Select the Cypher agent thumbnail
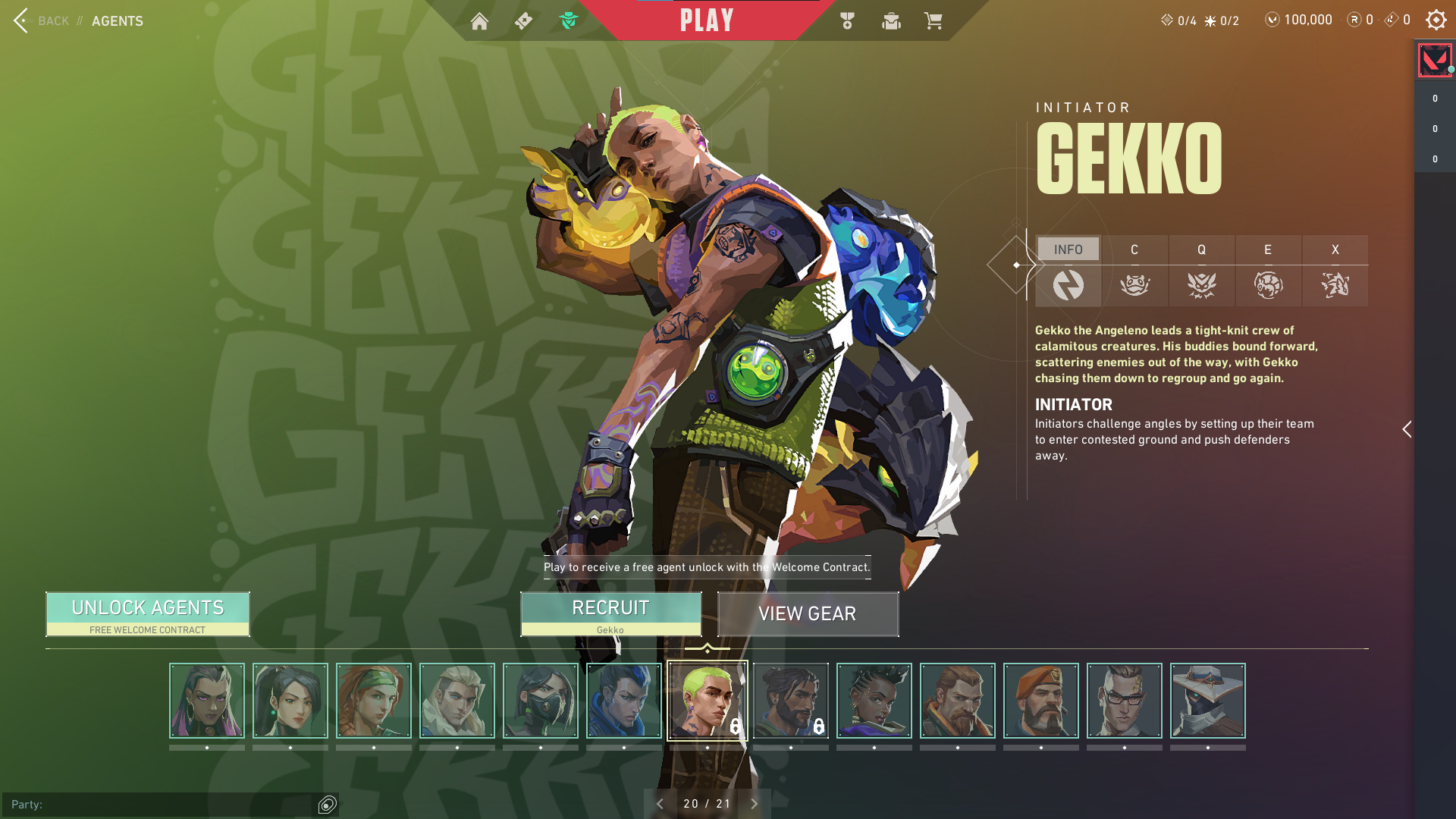Screen dimensions: 1456x819 pos(1208,700)
